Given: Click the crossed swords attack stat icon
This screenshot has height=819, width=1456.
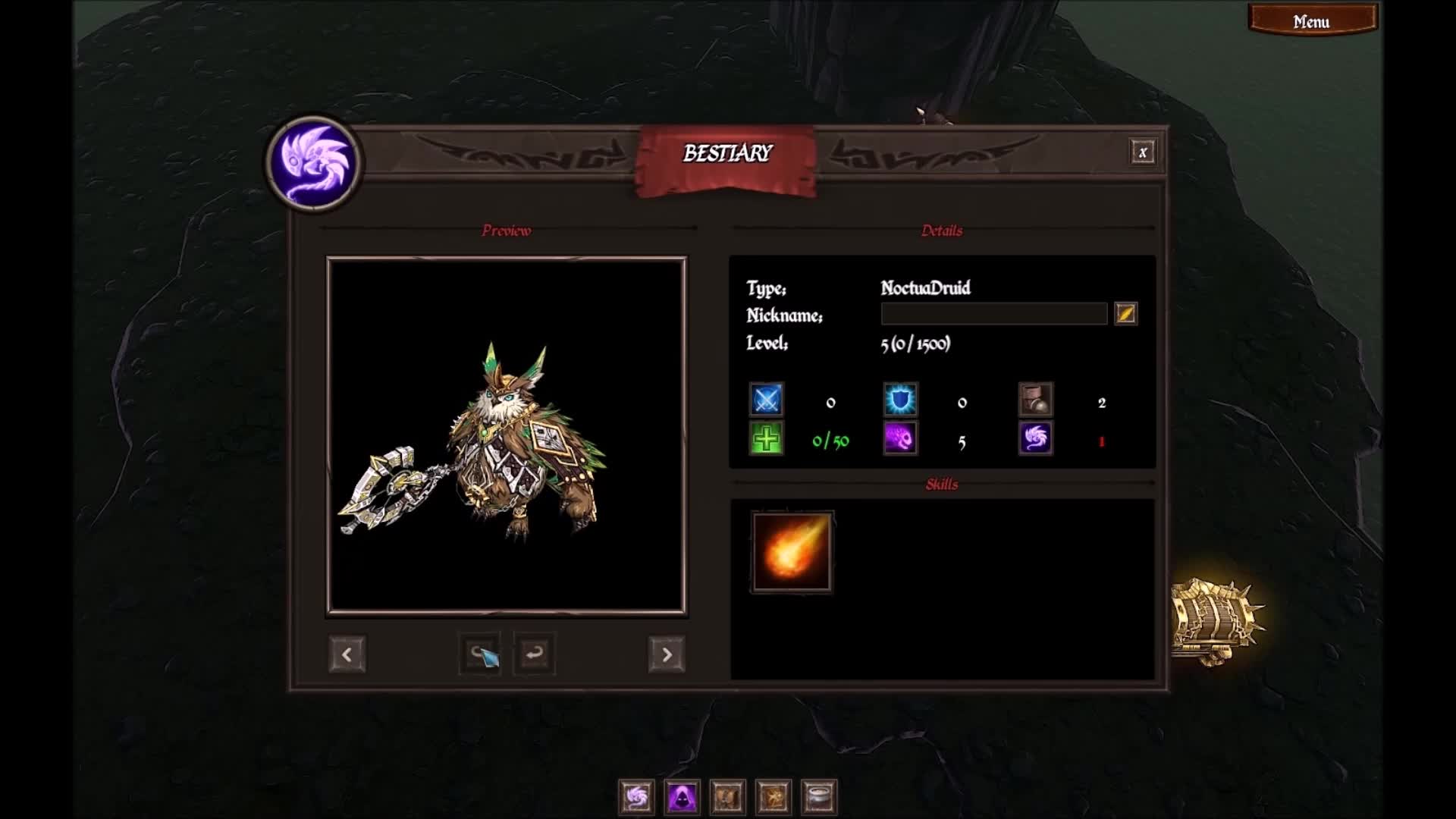Looking at the screenshot, I should [x=766, y=401].
